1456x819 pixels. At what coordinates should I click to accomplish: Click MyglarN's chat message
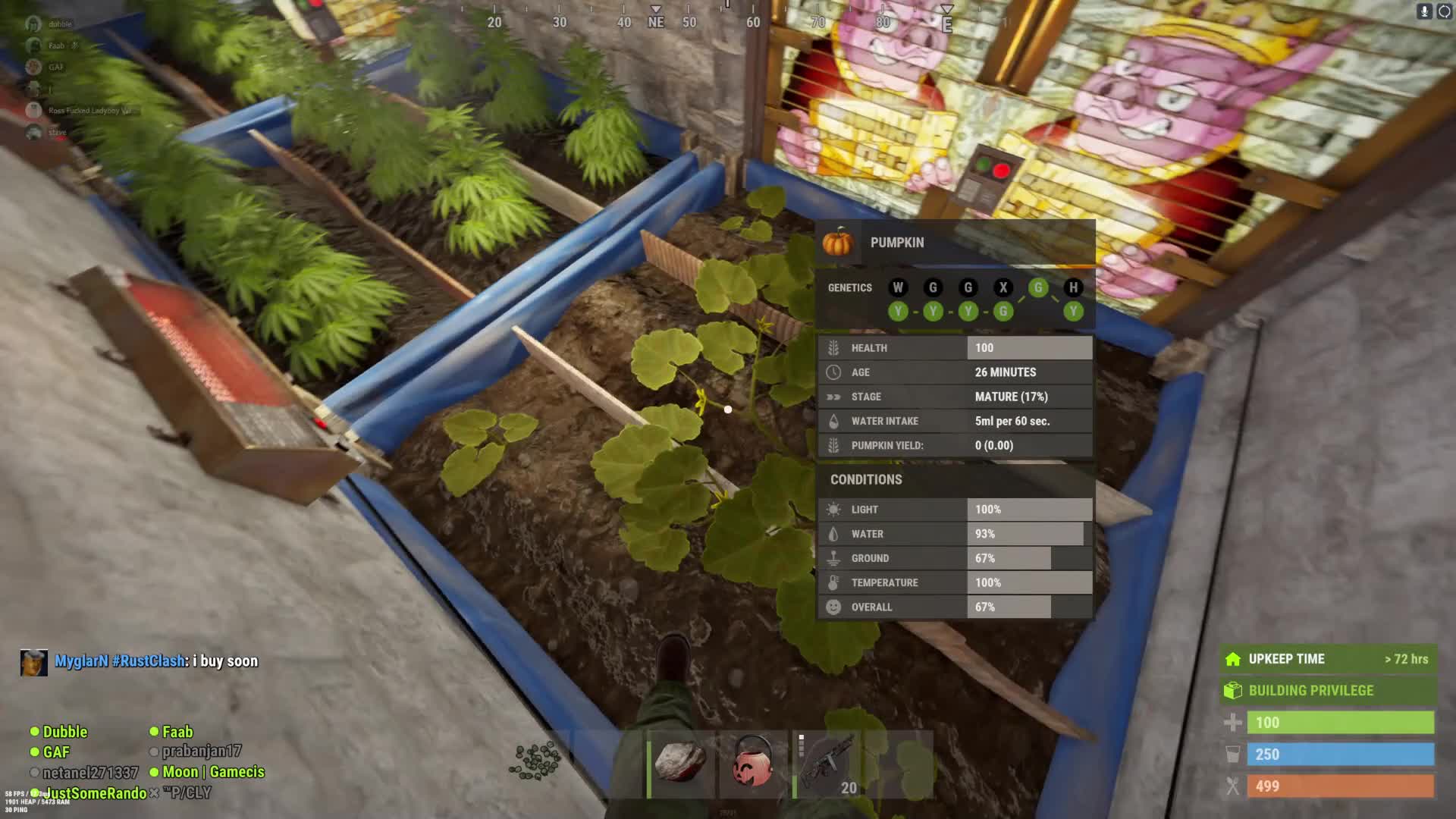point(155,661)
